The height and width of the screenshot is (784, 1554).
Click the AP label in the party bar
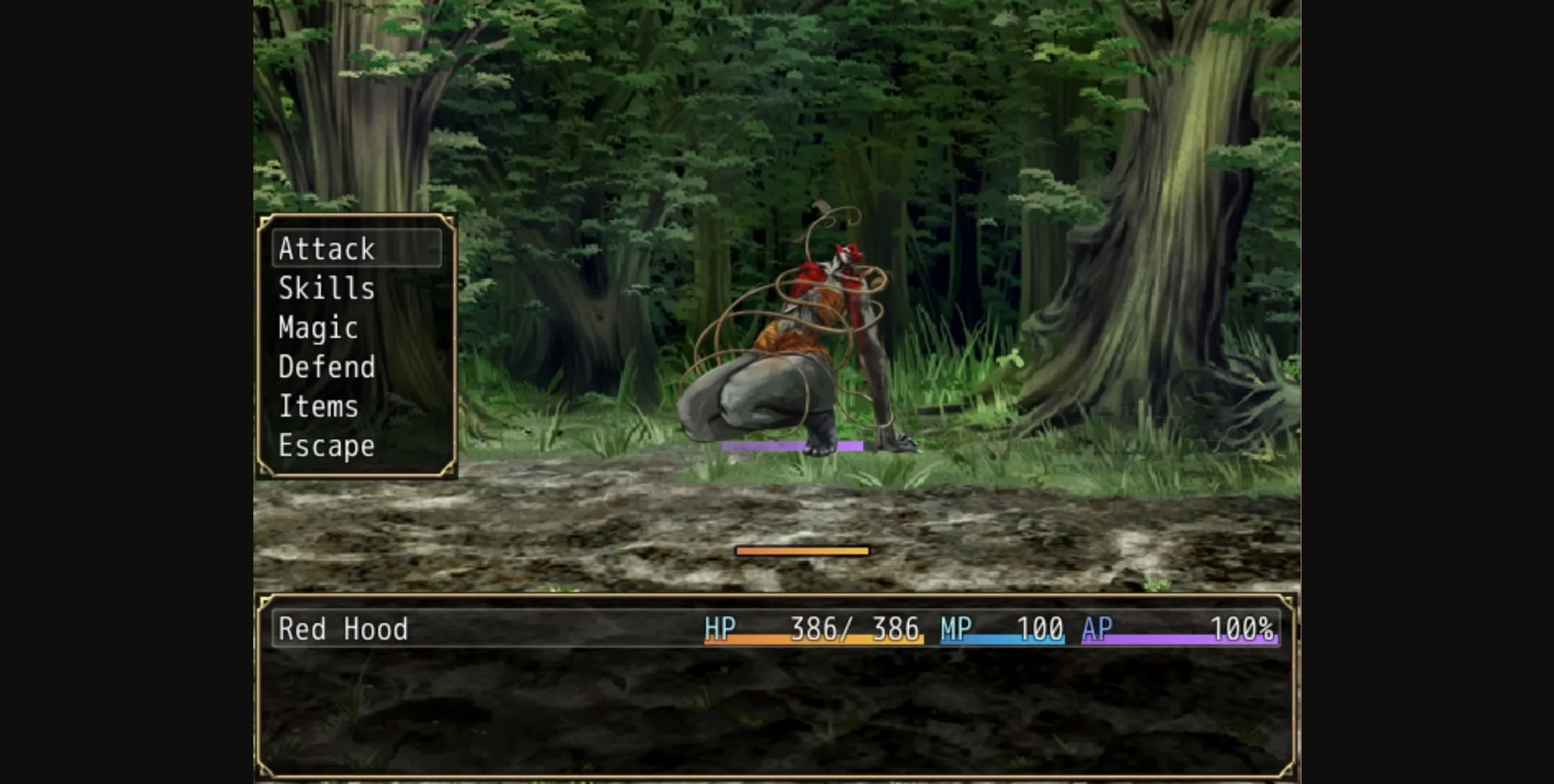[x=1096, y=629]
